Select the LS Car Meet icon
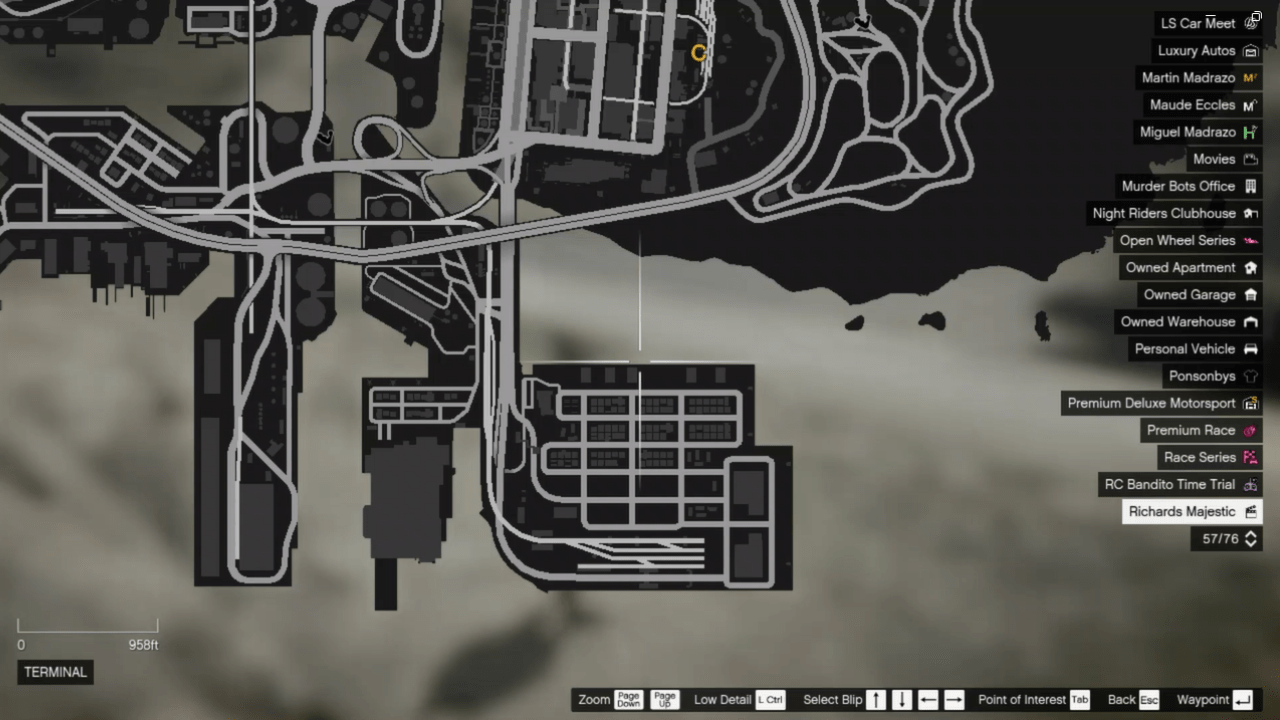The height and width of the screenshot is (720, 1280). (1251, 23)
